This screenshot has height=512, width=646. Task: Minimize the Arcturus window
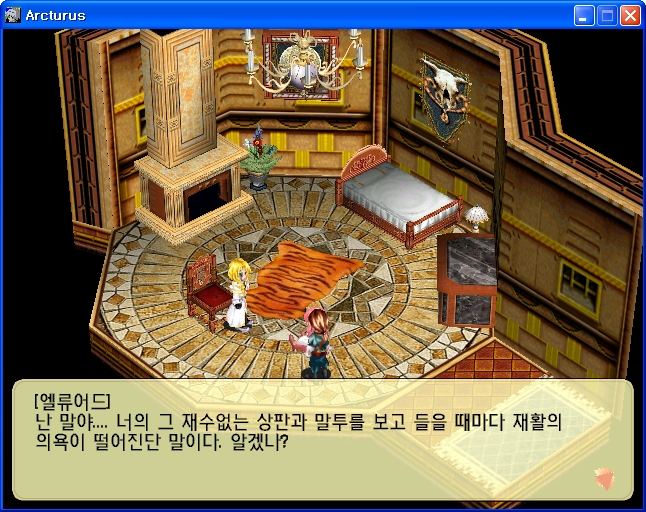pos(584,15)
